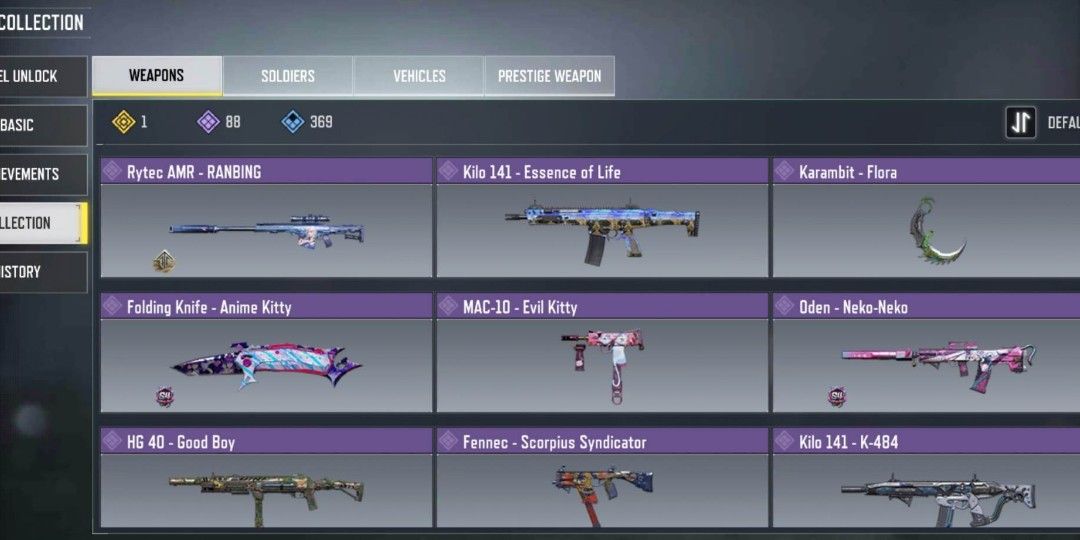Go to the Achievements sidebar section
The width and height of the screenshot is (1080, 540).
[42, 174]
